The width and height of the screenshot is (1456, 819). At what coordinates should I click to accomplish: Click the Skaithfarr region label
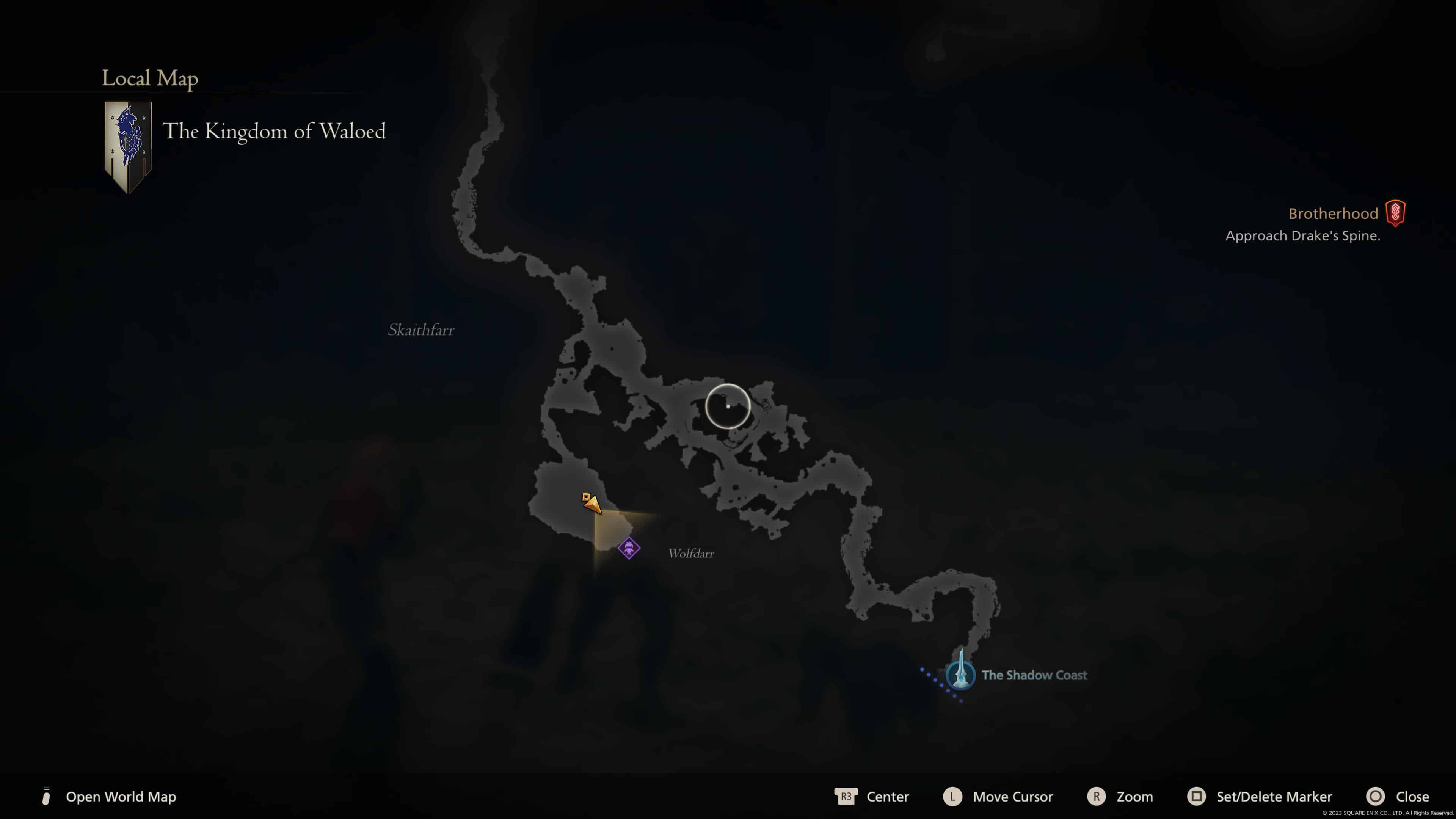pos(420,330)
